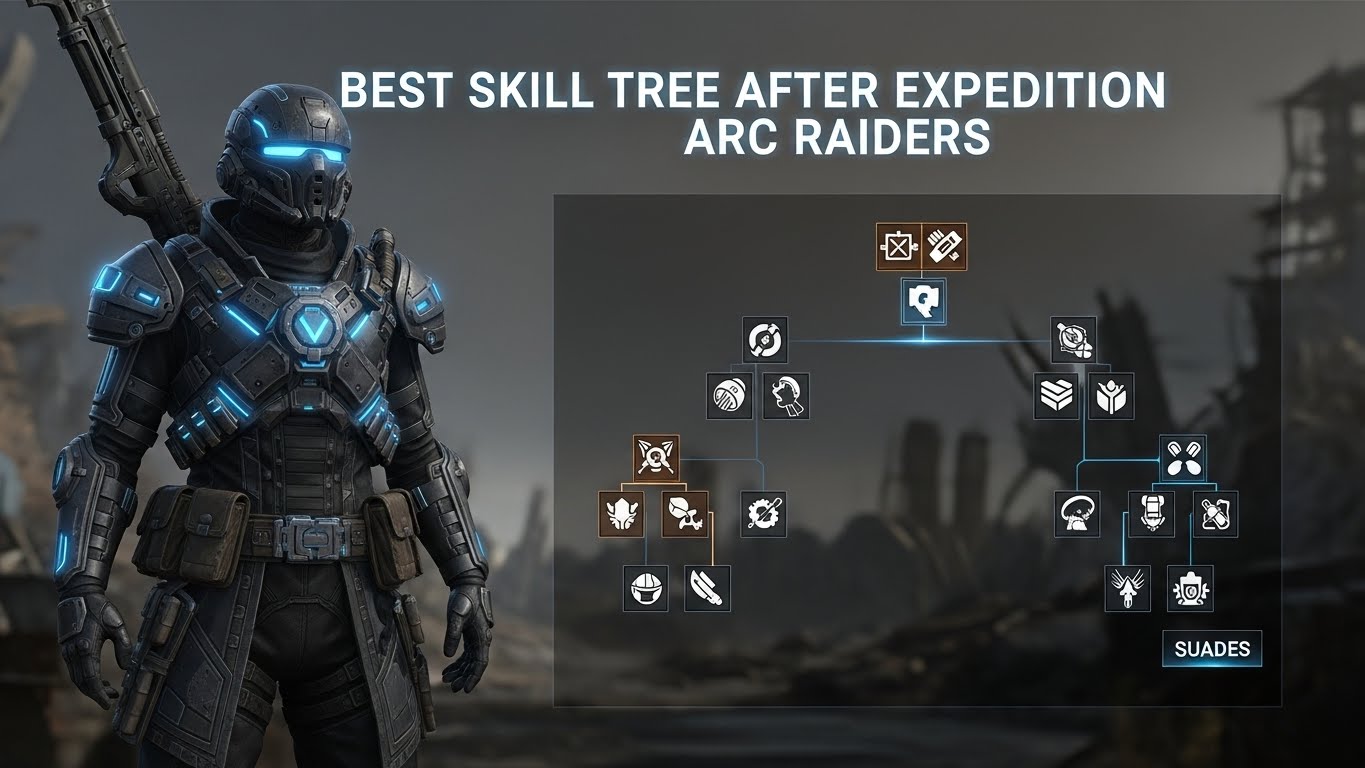Select the crossed-tools bronze skill node

pyautogui.click(x=656, y=458)
